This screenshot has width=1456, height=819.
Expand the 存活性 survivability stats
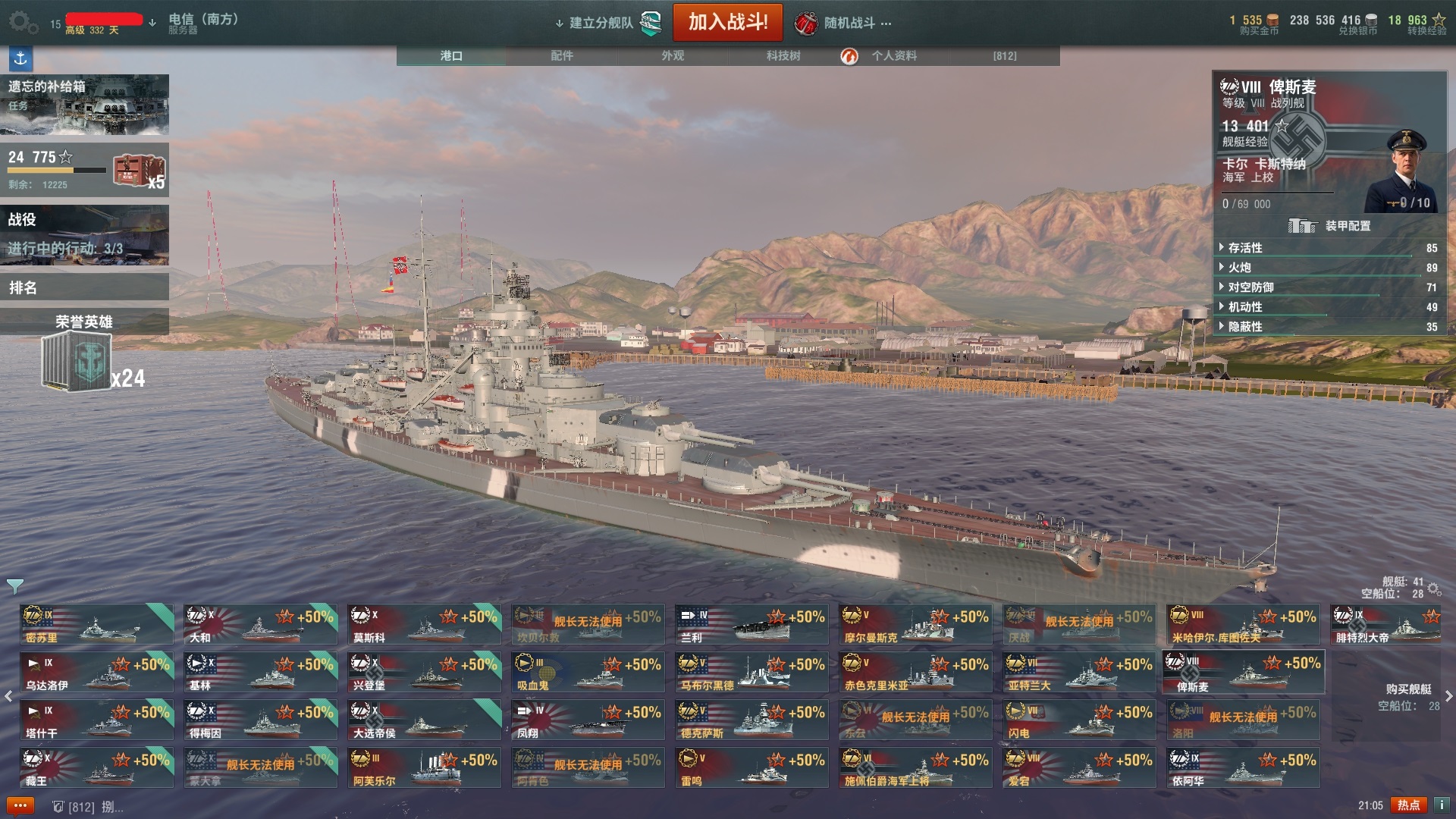click(x=1245, y=248)
